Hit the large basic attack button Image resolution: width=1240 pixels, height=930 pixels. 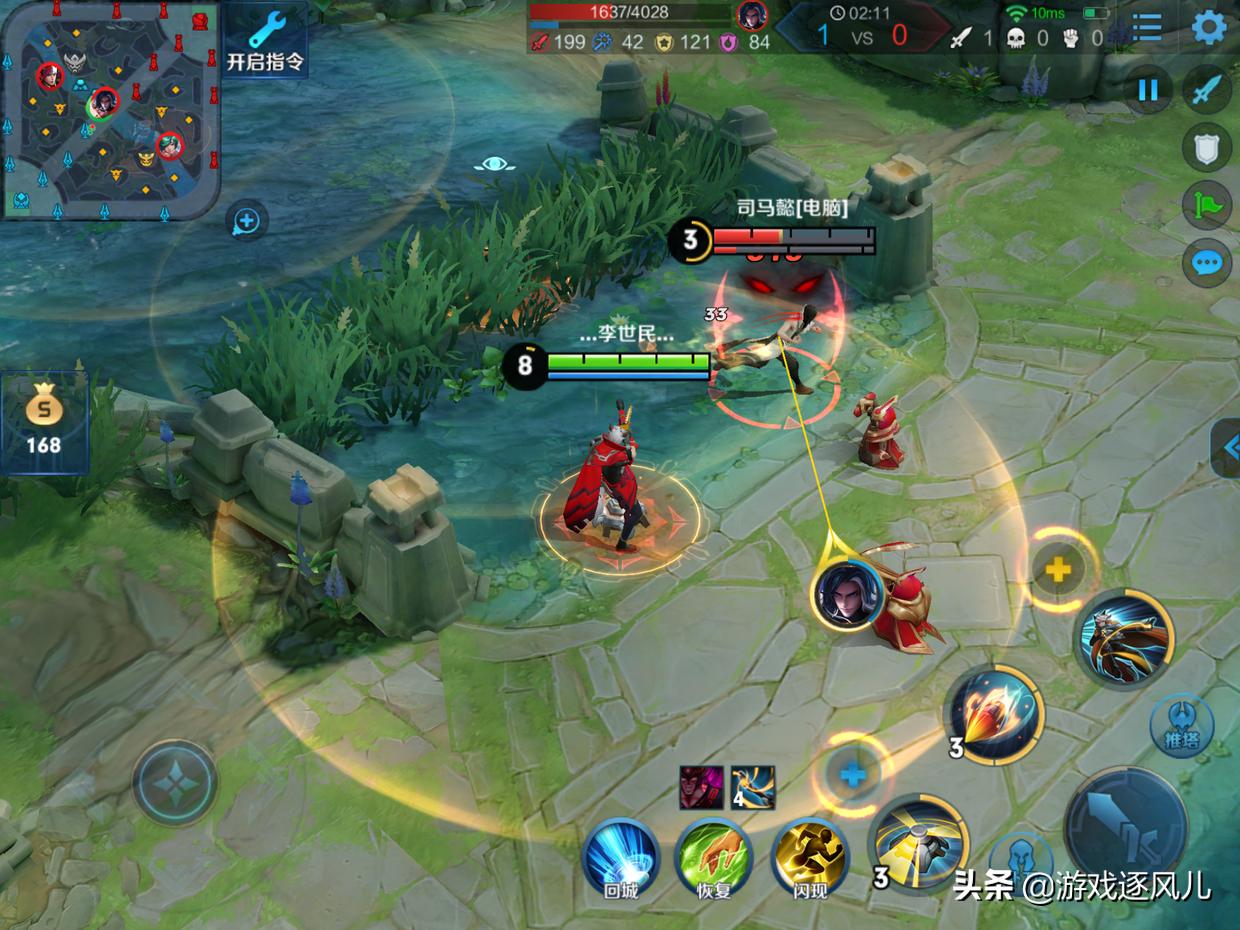point(1125,827)
